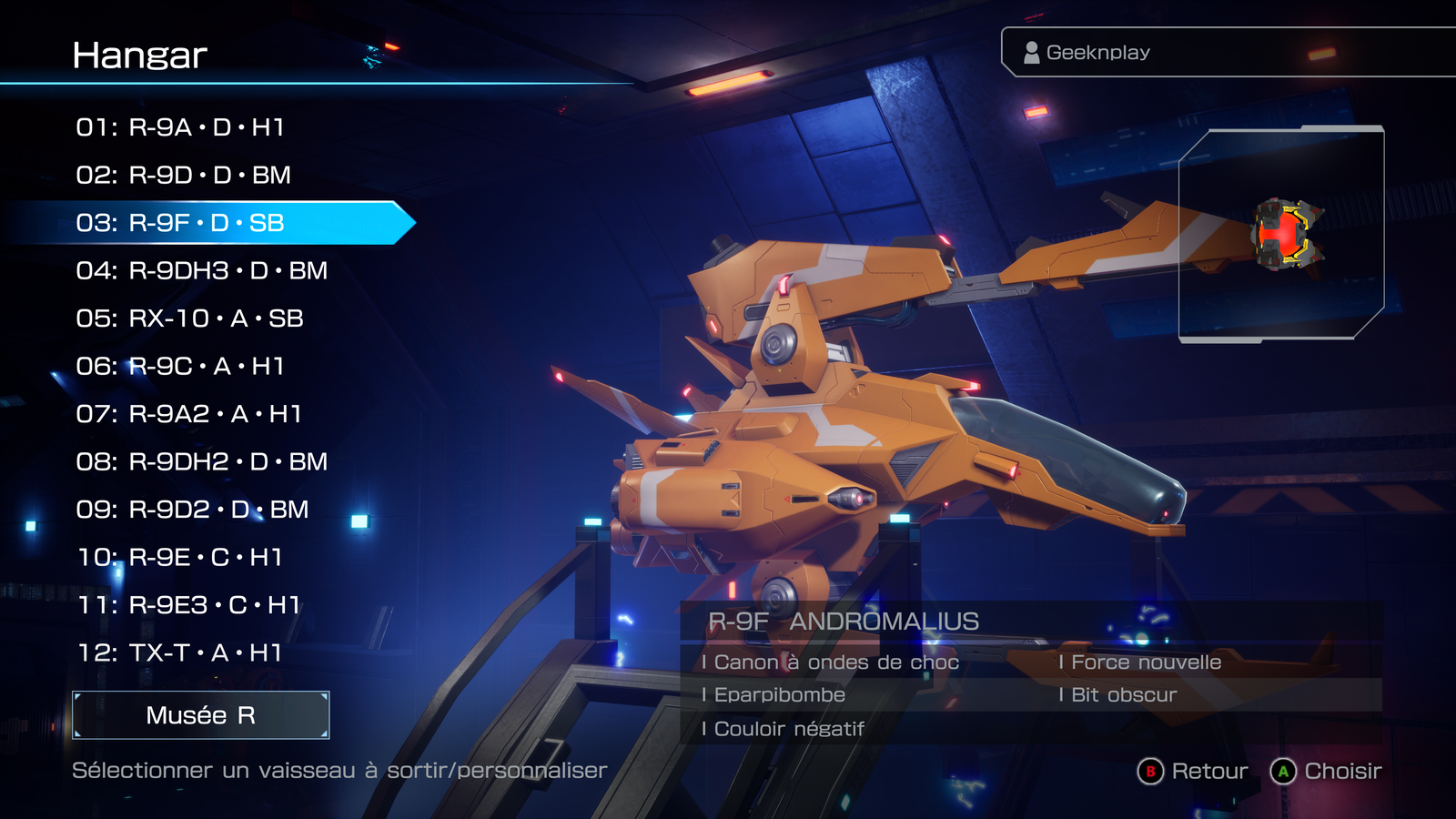The image size is (1456, 819).
Task: Choose hangar slot 06: R-9C
Action: point(180,366)
